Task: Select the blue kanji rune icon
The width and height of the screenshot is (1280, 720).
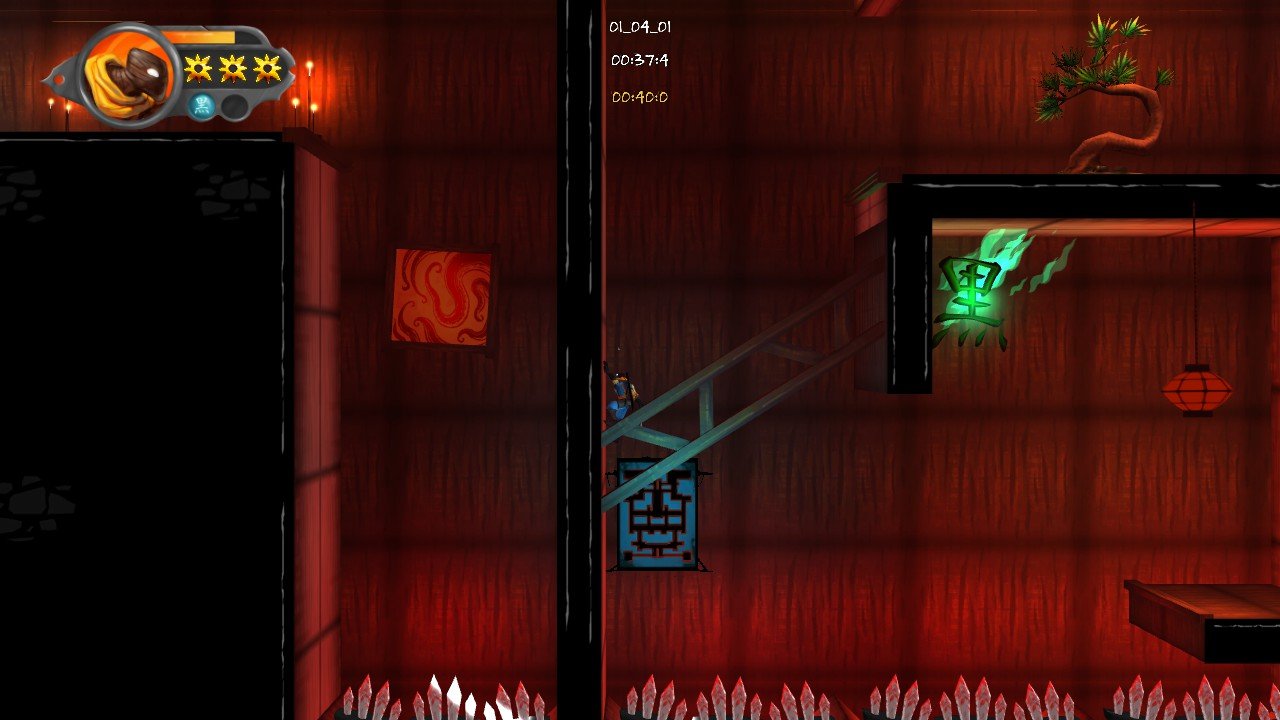Action: click(202, 105)
